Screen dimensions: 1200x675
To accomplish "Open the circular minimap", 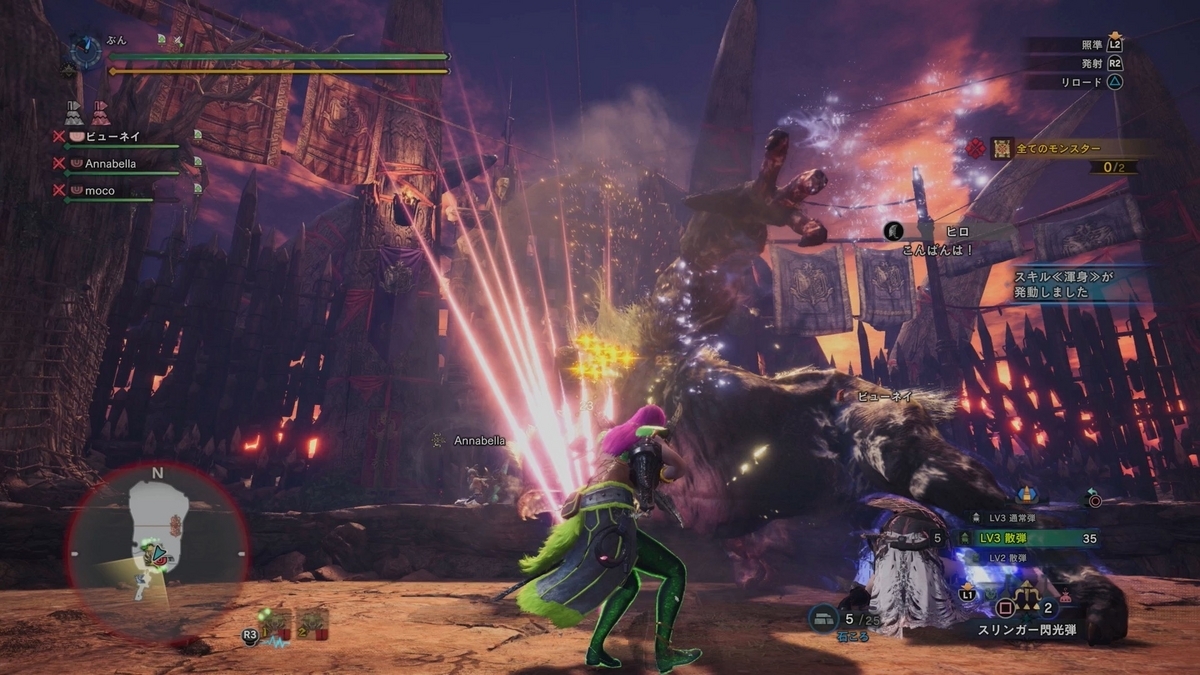I will pos(158,548).
